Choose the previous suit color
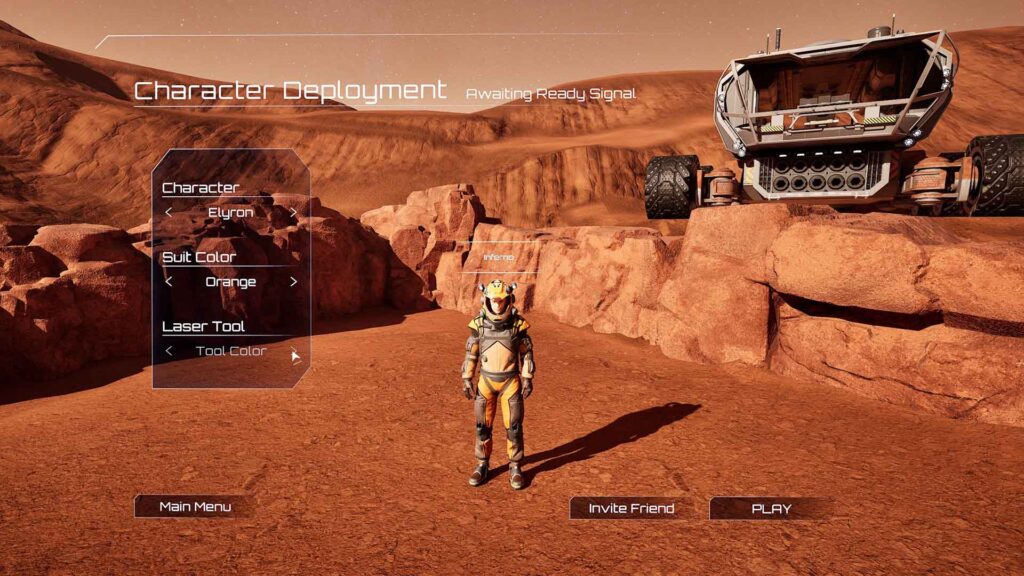The height and width of the screenshot is (576, 1024). [x=169, y=282]
